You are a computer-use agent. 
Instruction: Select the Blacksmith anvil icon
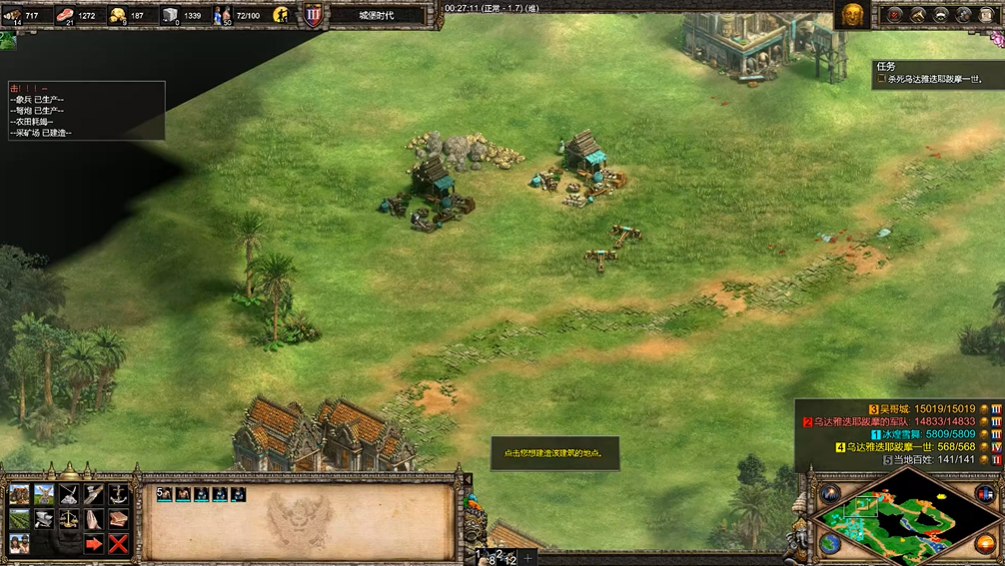coord(44,519)
